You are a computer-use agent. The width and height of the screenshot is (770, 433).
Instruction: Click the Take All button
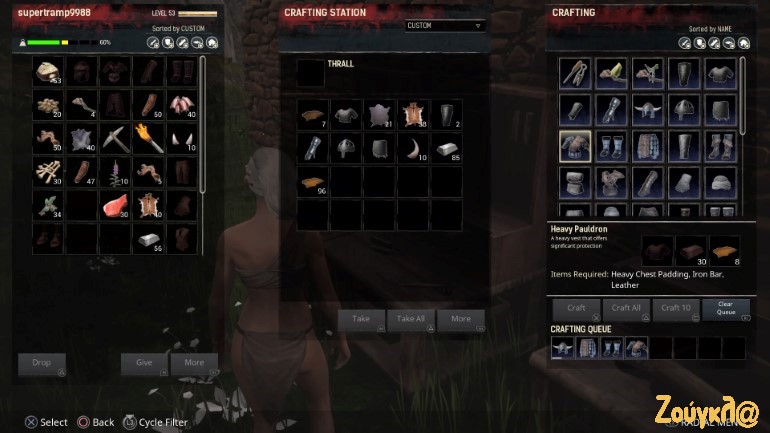click(x=411, y=319)
